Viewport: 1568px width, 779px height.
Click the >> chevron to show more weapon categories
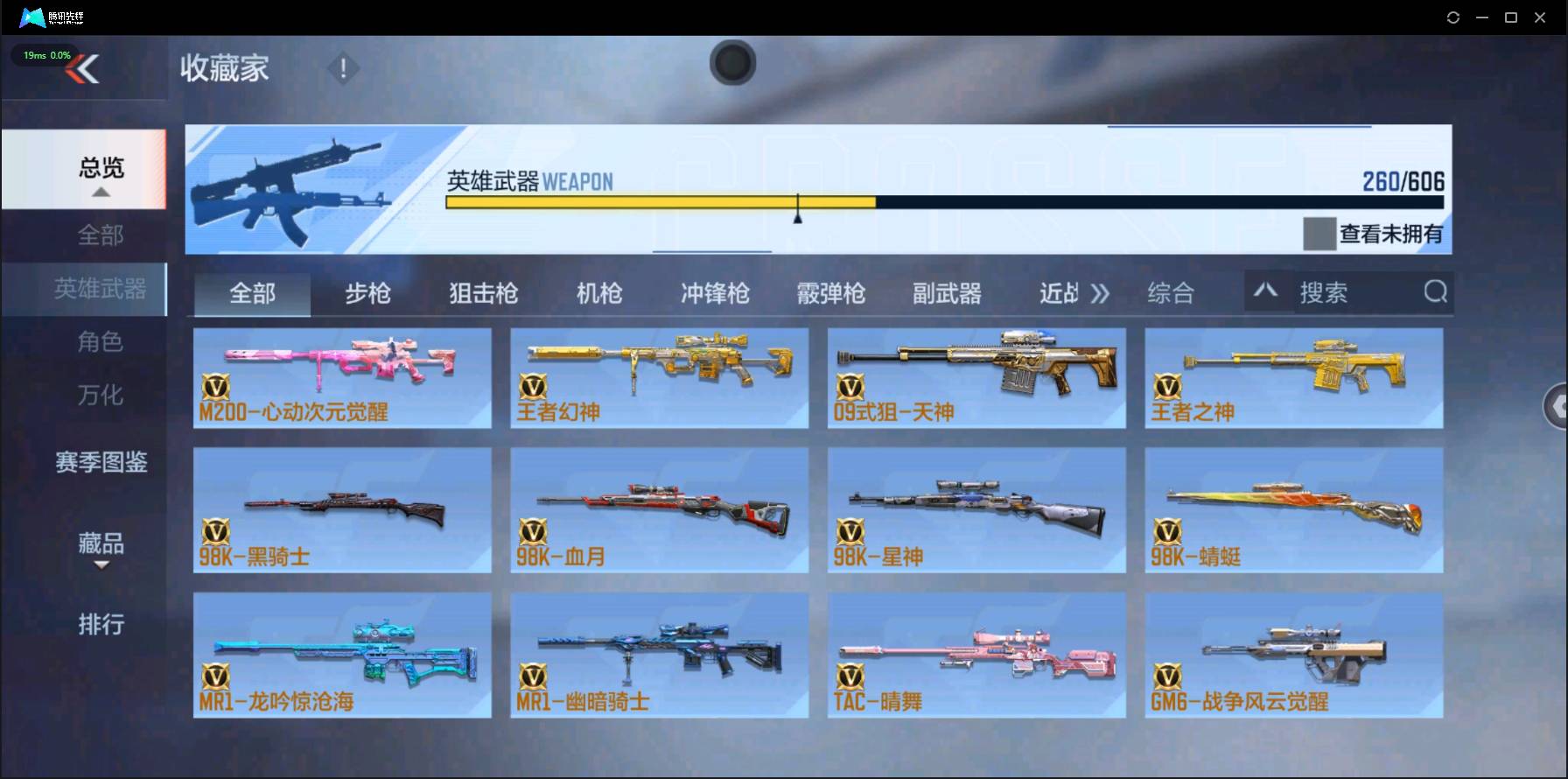pyautogui.click(x=1102, y=294)
